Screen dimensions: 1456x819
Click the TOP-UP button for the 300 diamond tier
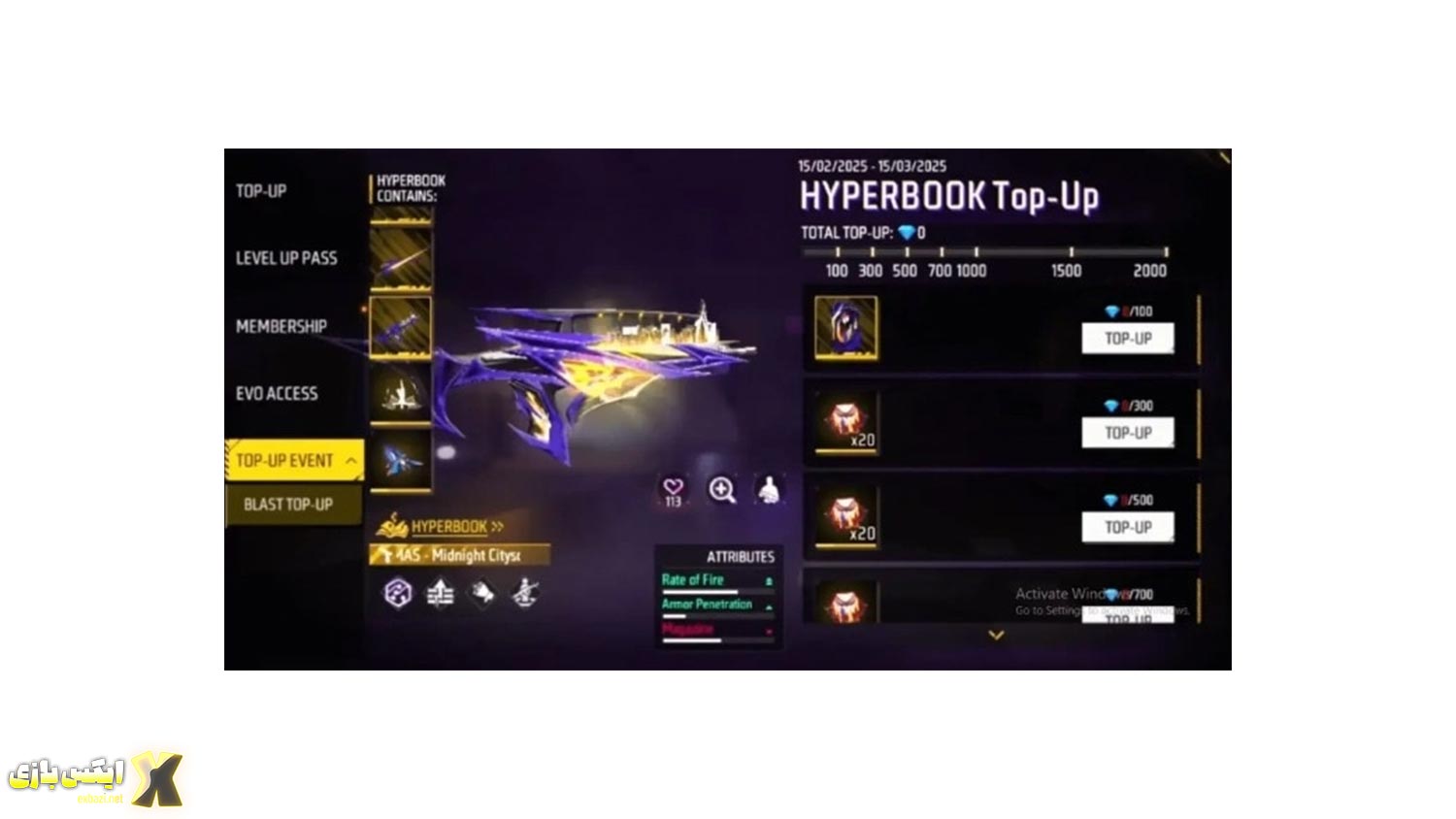(1127, 433)
